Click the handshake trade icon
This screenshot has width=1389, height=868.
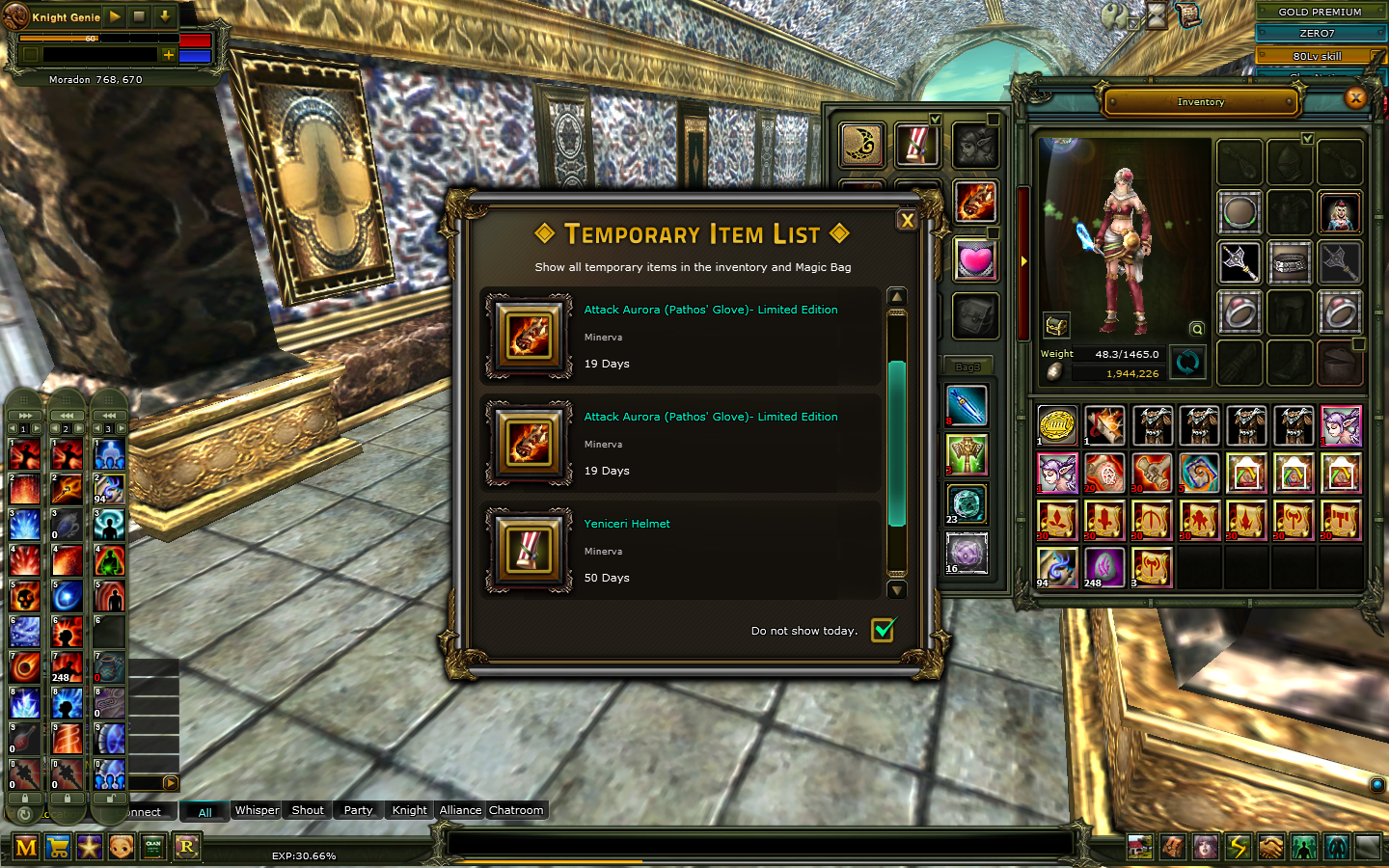(x=1270, y=847)
